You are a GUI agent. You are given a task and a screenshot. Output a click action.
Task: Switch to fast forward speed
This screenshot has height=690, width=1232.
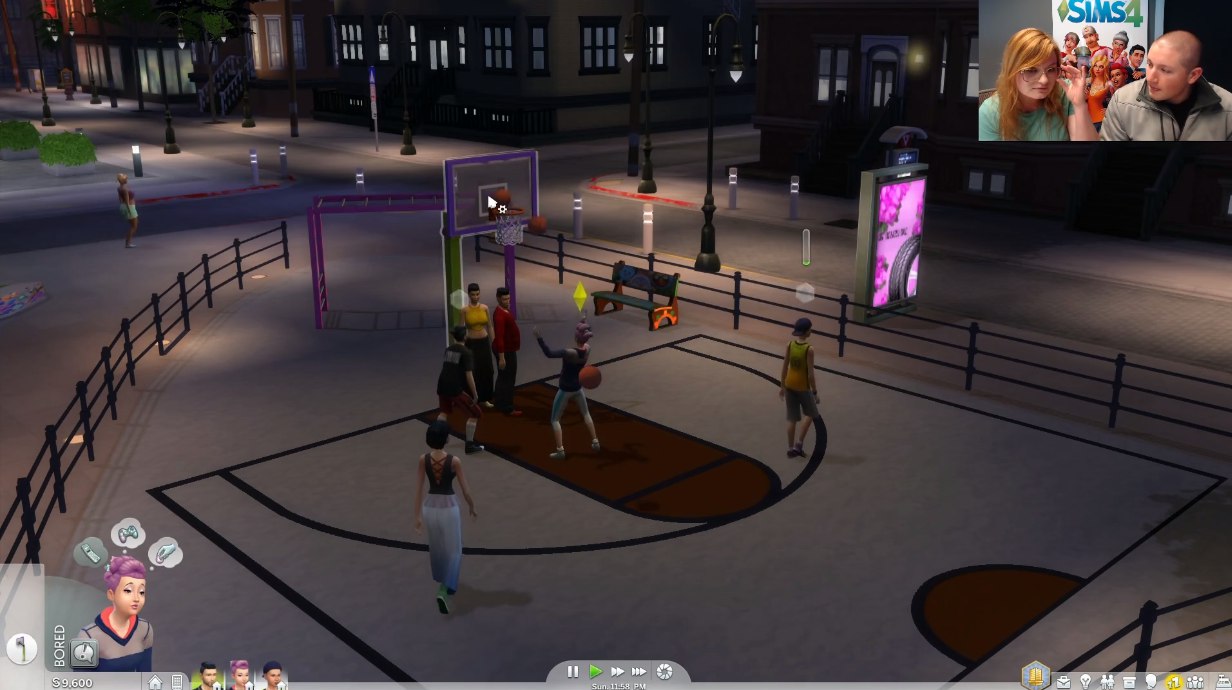pyautogui.click(x=617, y=672)
